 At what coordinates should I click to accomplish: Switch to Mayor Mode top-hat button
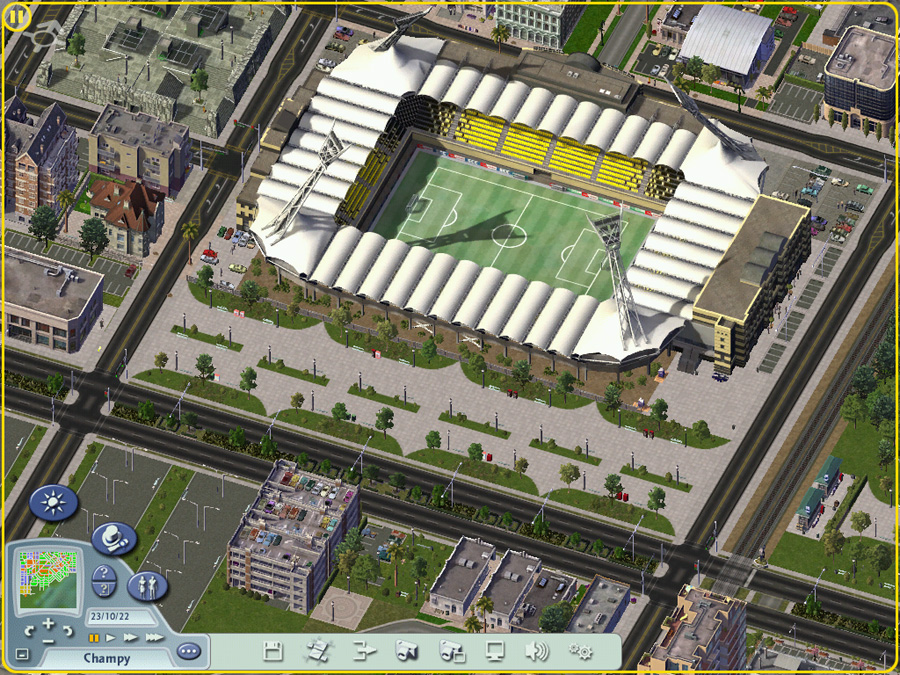pyautogui.click(x=114, y=539)
